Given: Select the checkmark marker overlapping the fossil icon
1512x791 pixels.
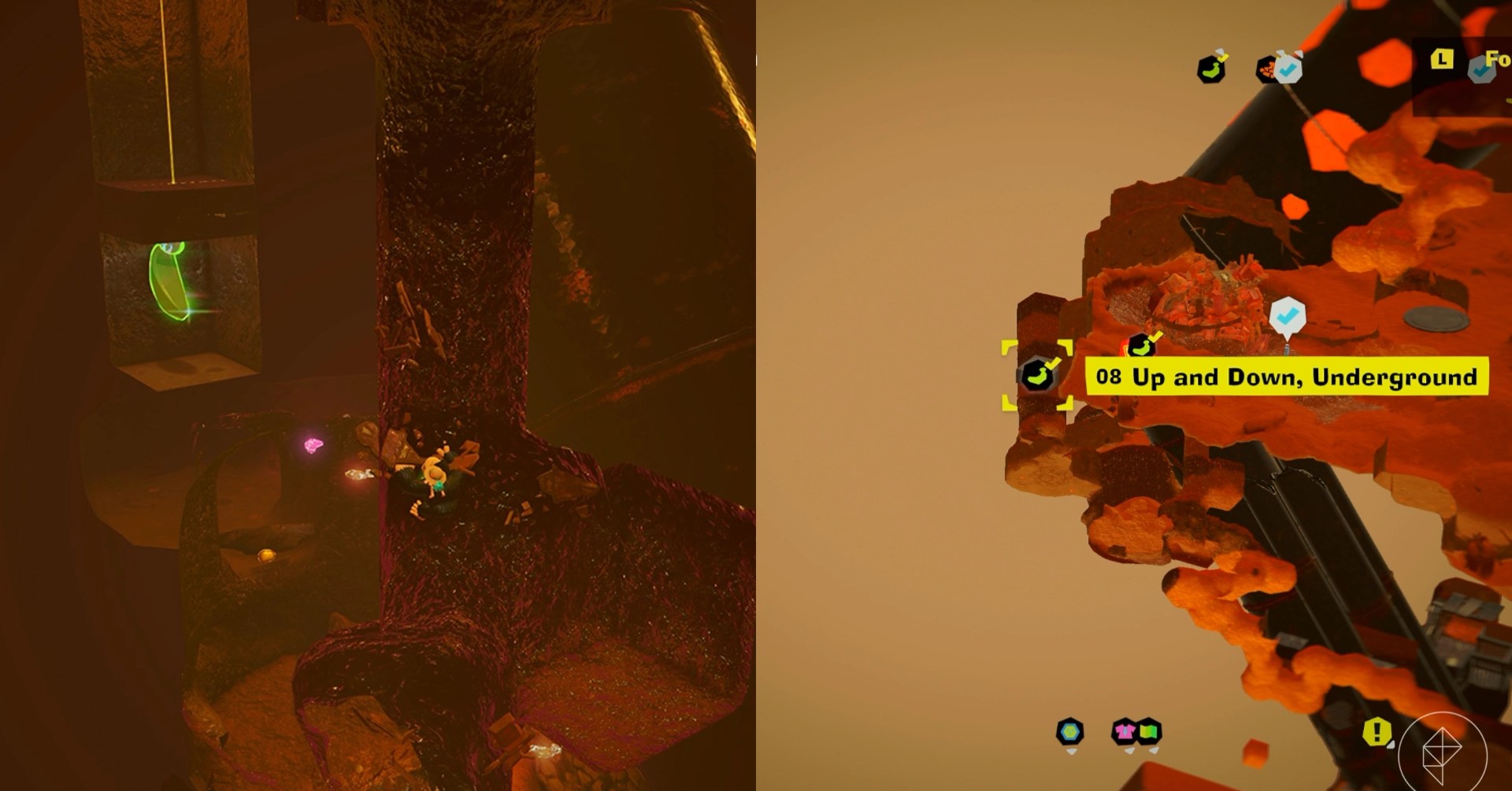Looking at the screenshot, I should [x=1288, y=70].
